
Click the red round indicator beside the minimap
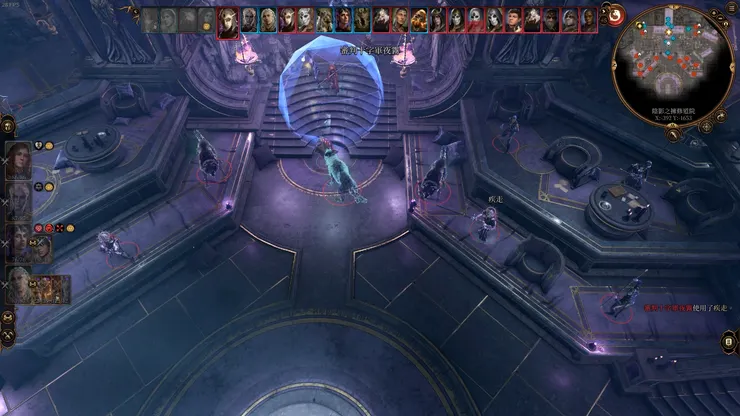616,15
